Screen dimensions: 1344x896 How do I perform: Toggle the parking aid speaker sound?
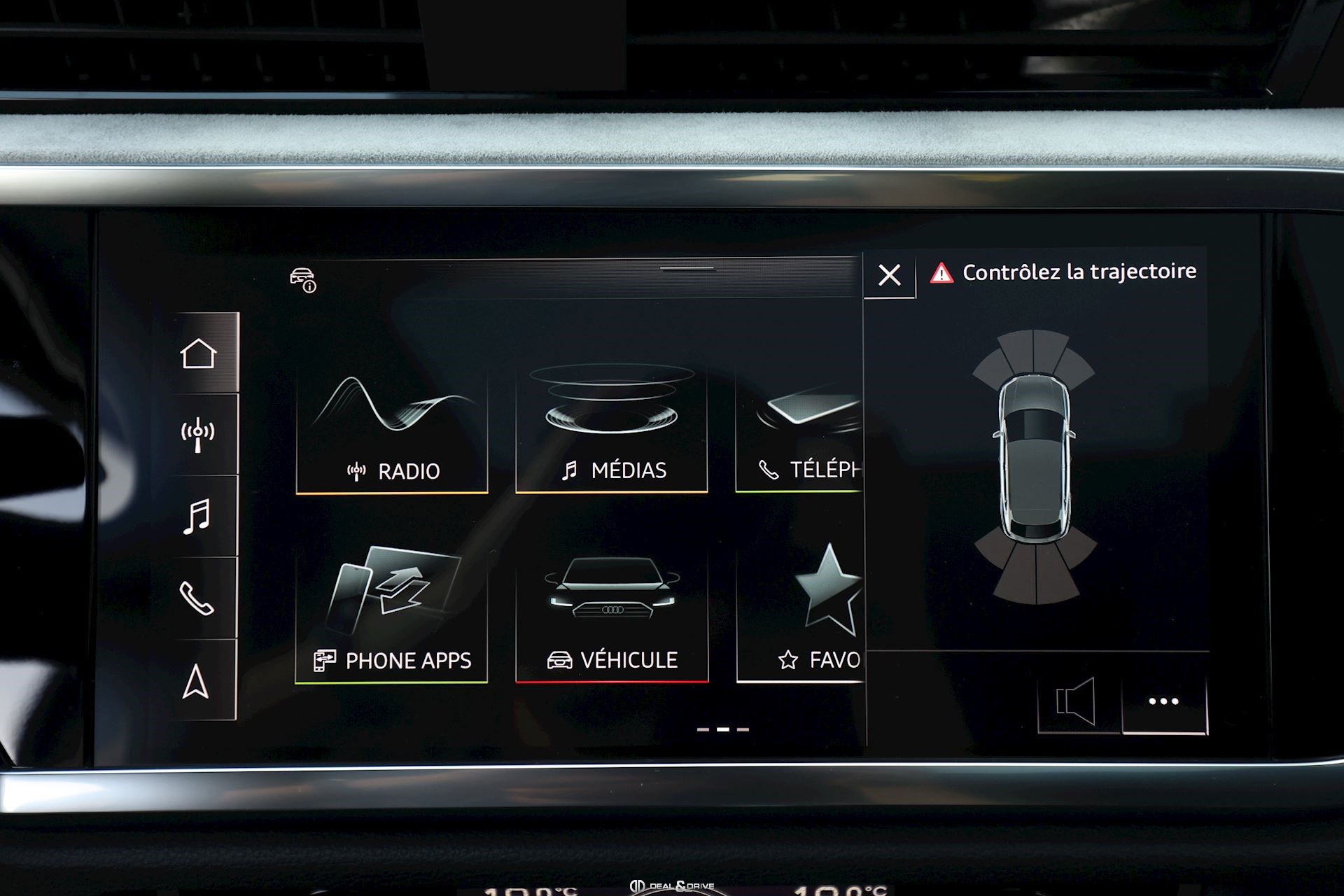pyautogui.click(x=1077, y=701)
